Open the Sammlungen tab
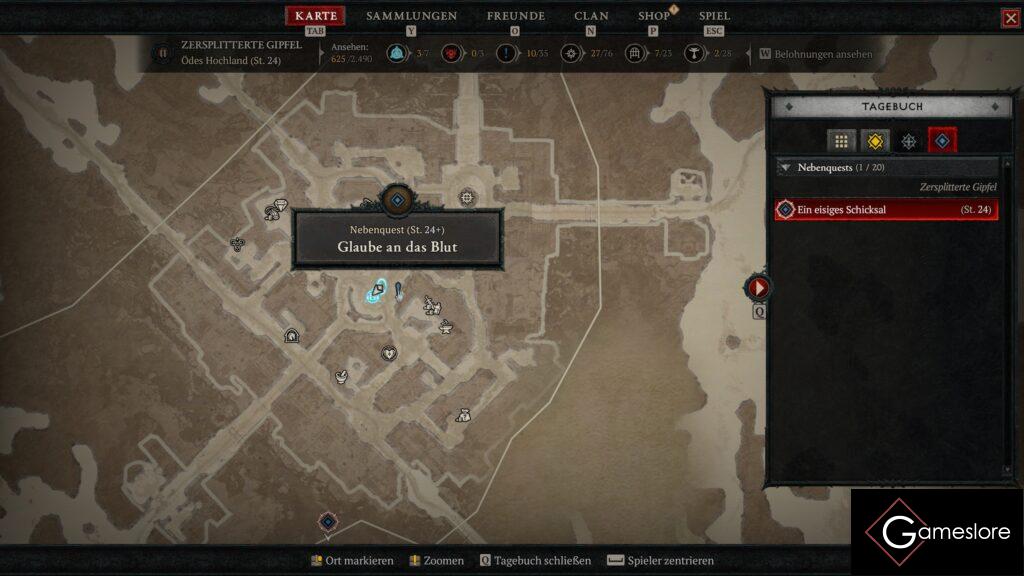Screen dimensions: 1024x576 [x=411, y=16]
